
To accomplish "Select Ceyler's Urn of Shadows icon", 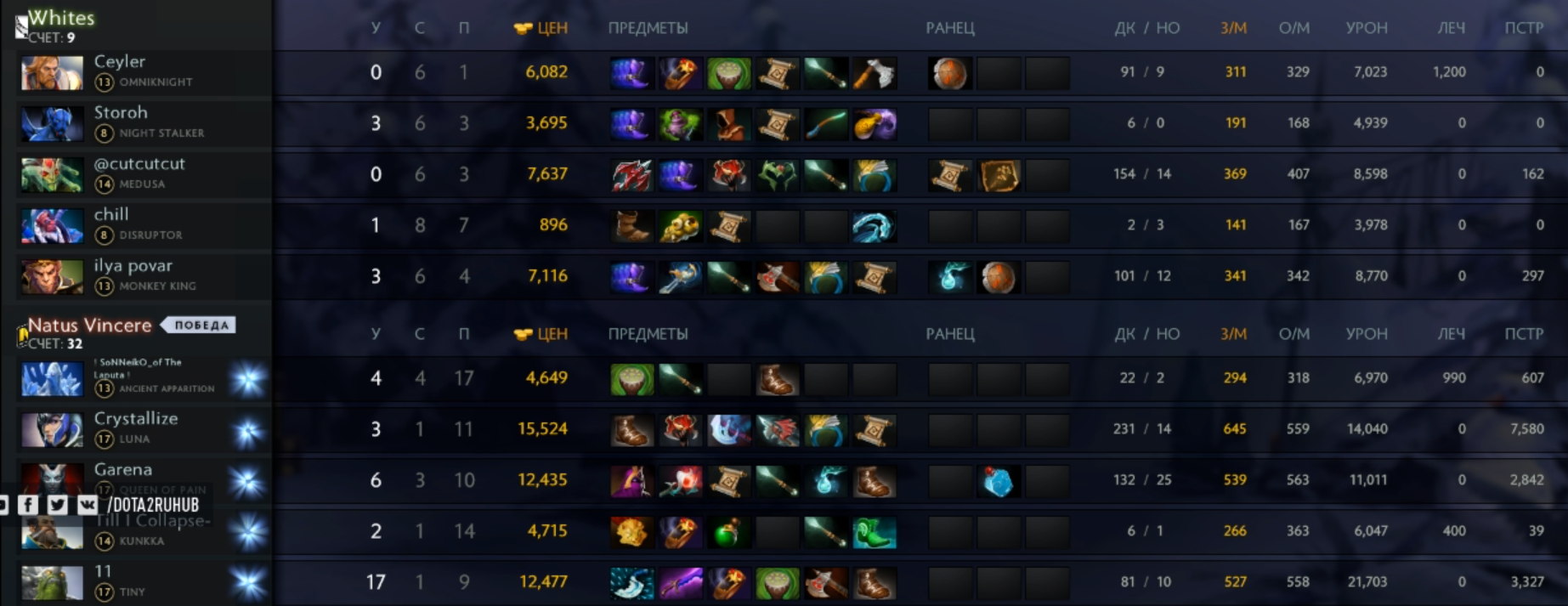I will point(728,73).
